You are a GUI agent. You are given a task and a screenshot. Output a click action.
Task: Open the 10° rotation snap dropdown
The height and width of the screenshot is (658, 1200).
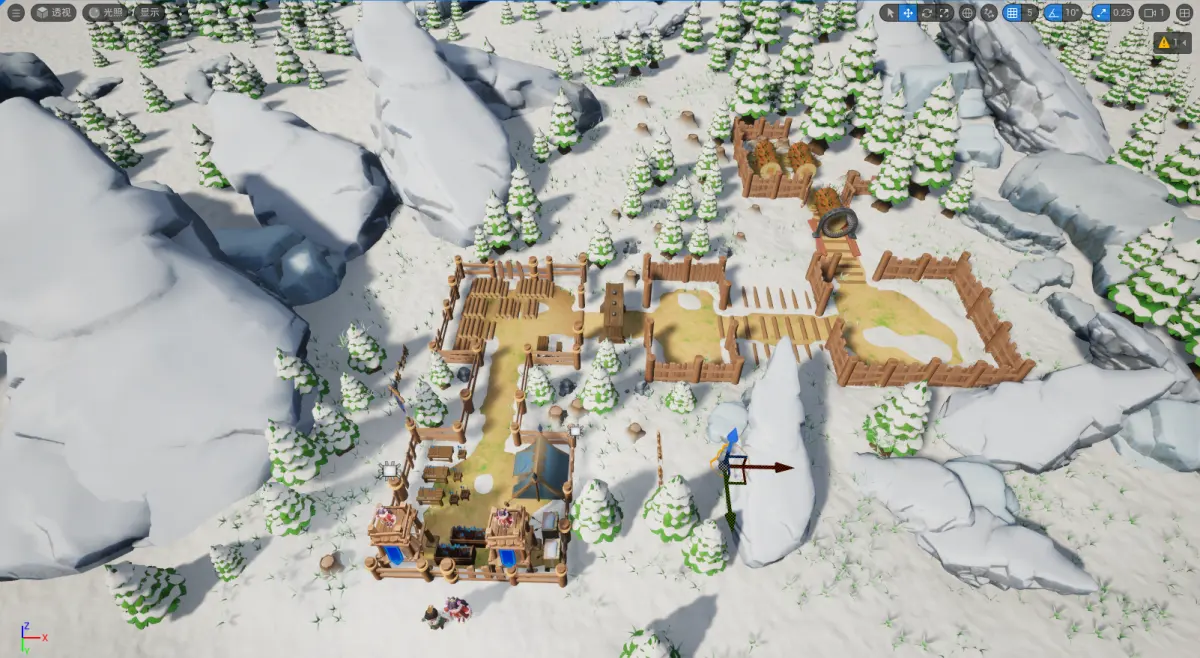[1072, 13]
